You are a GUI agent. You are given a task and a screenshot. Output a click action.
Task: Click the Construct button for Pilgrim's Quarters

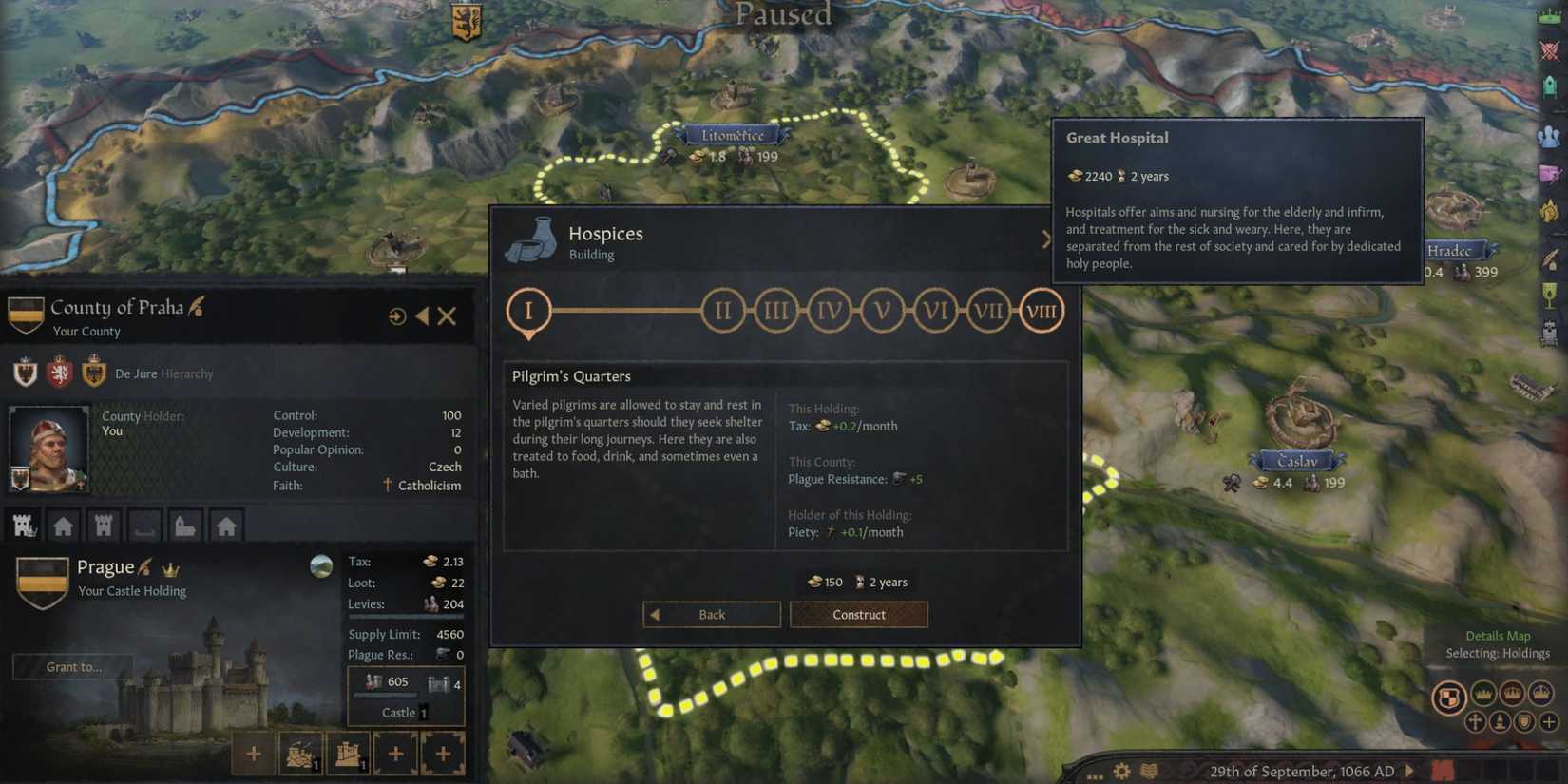[858, 615]
